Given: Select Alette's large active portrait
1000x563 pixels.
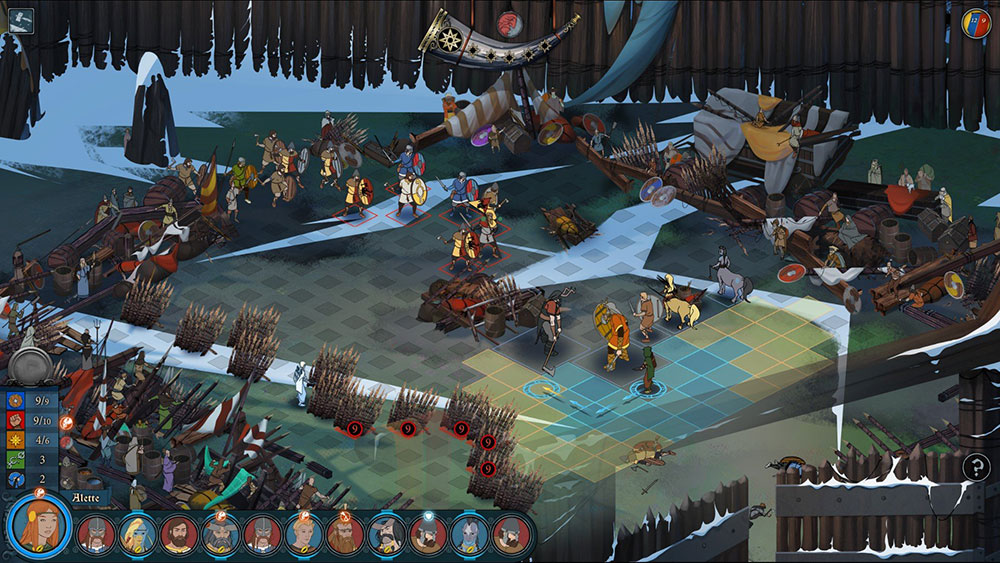Looking at the screenshot, I should (39, 527).
